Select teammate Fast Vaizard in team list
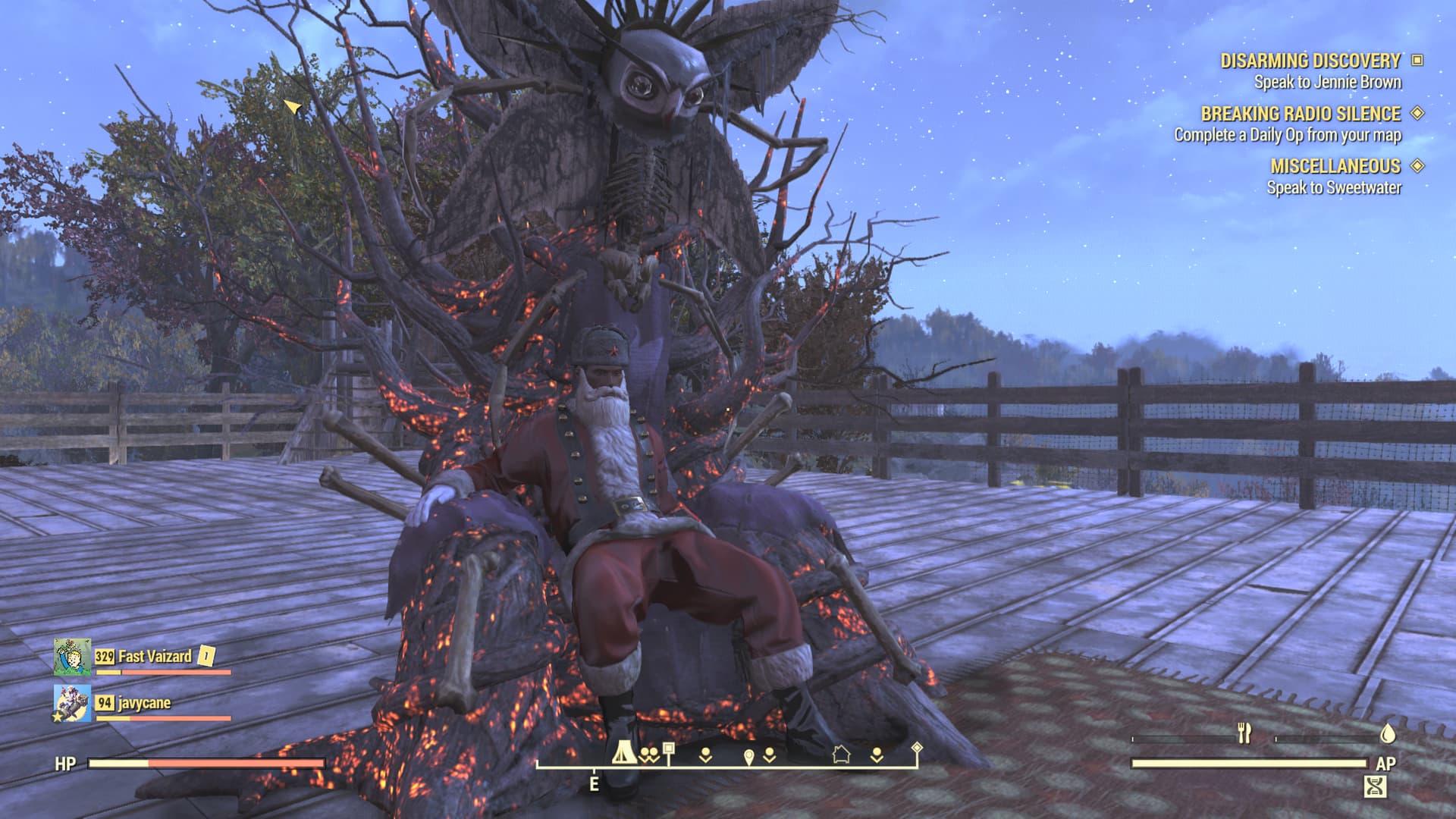The height and width of the screenshot is (819, 1456). tap(155, 656)
